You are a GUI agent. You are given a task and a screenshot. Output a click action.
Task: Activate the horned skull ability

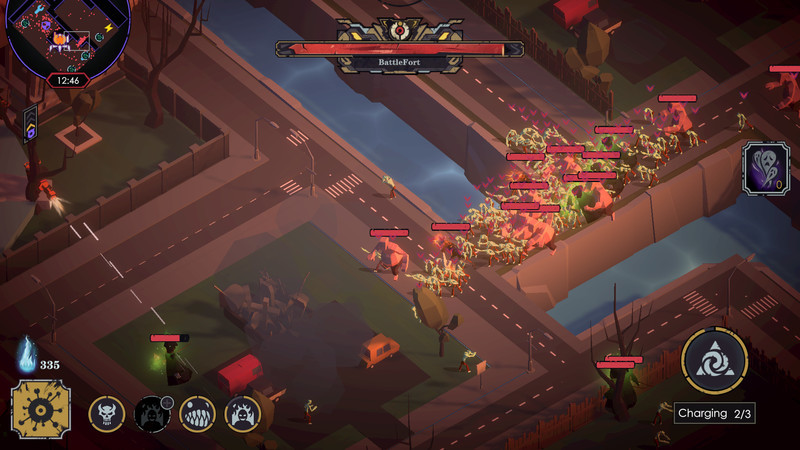coord(106,413)
